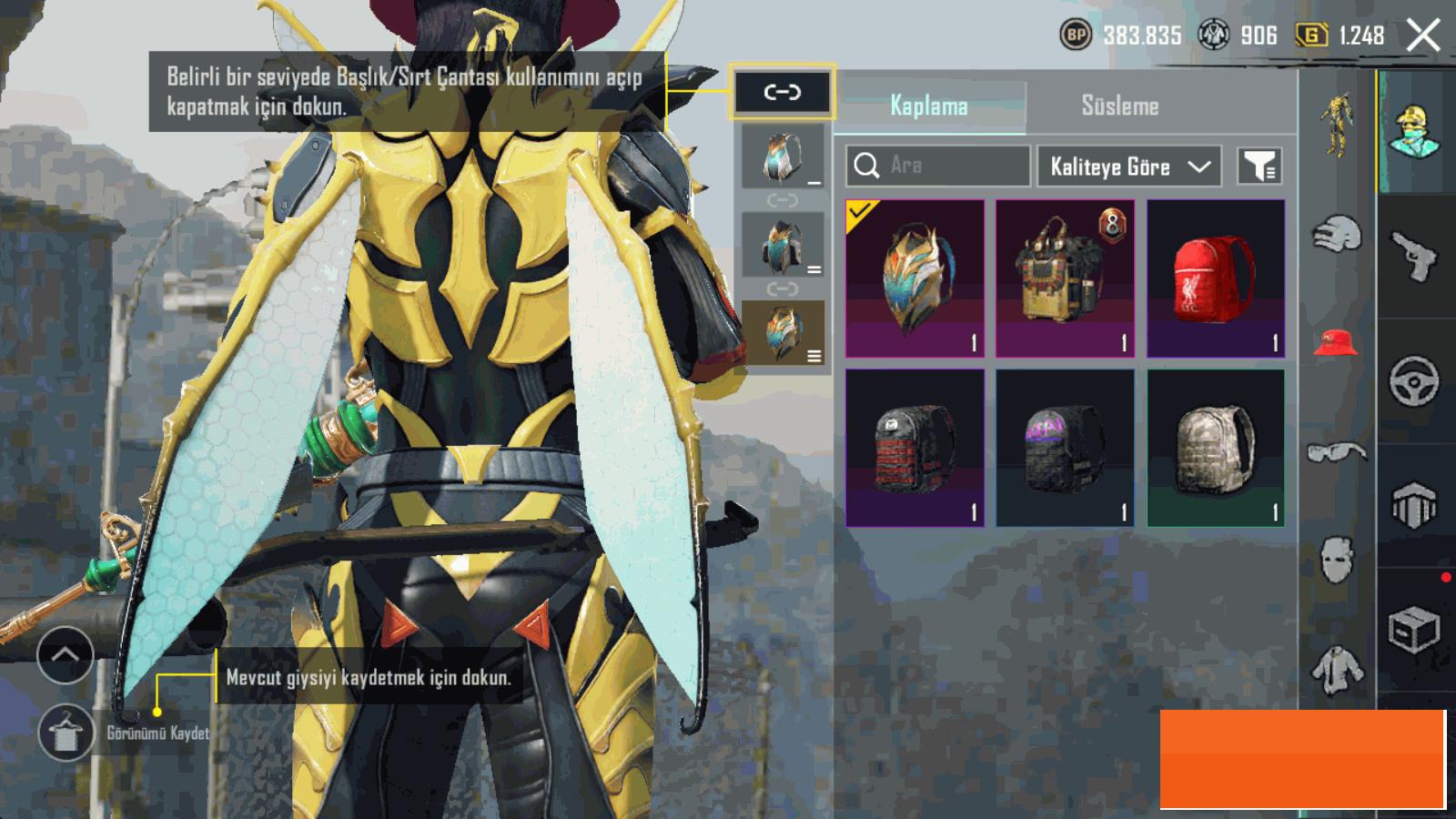Toggle the chain link backpack display button
This screenshot has height=819, width=1456.
[x=782, y=92]
